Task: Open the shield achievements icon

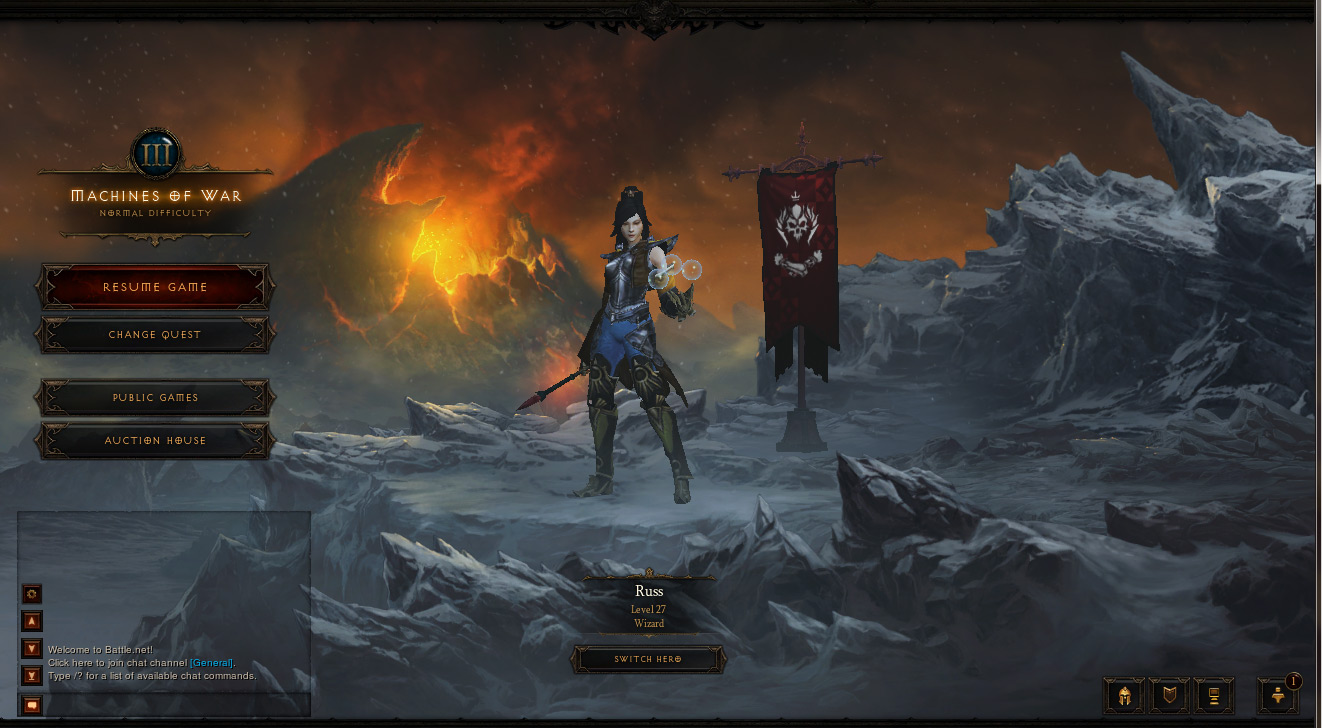Action: 1169,695
